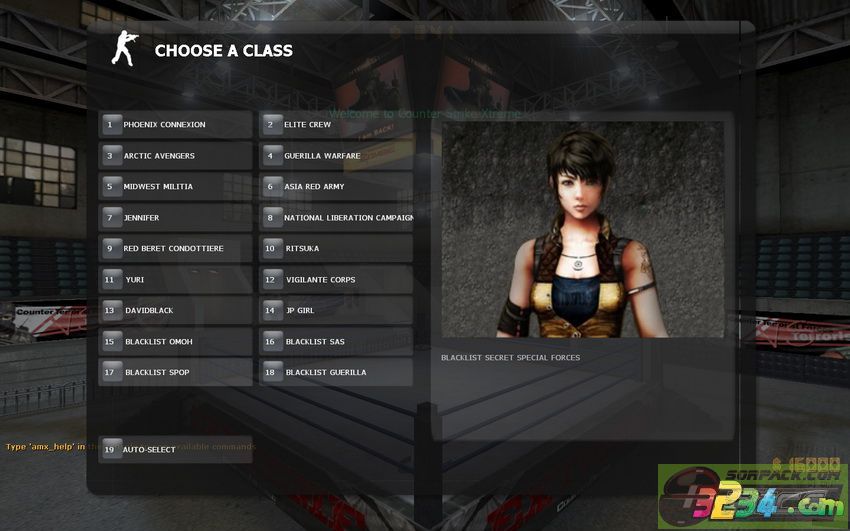This screenshot has height=531, width=850.
Task: Select the Vigilante Corps class
Action: coord(335,280)
